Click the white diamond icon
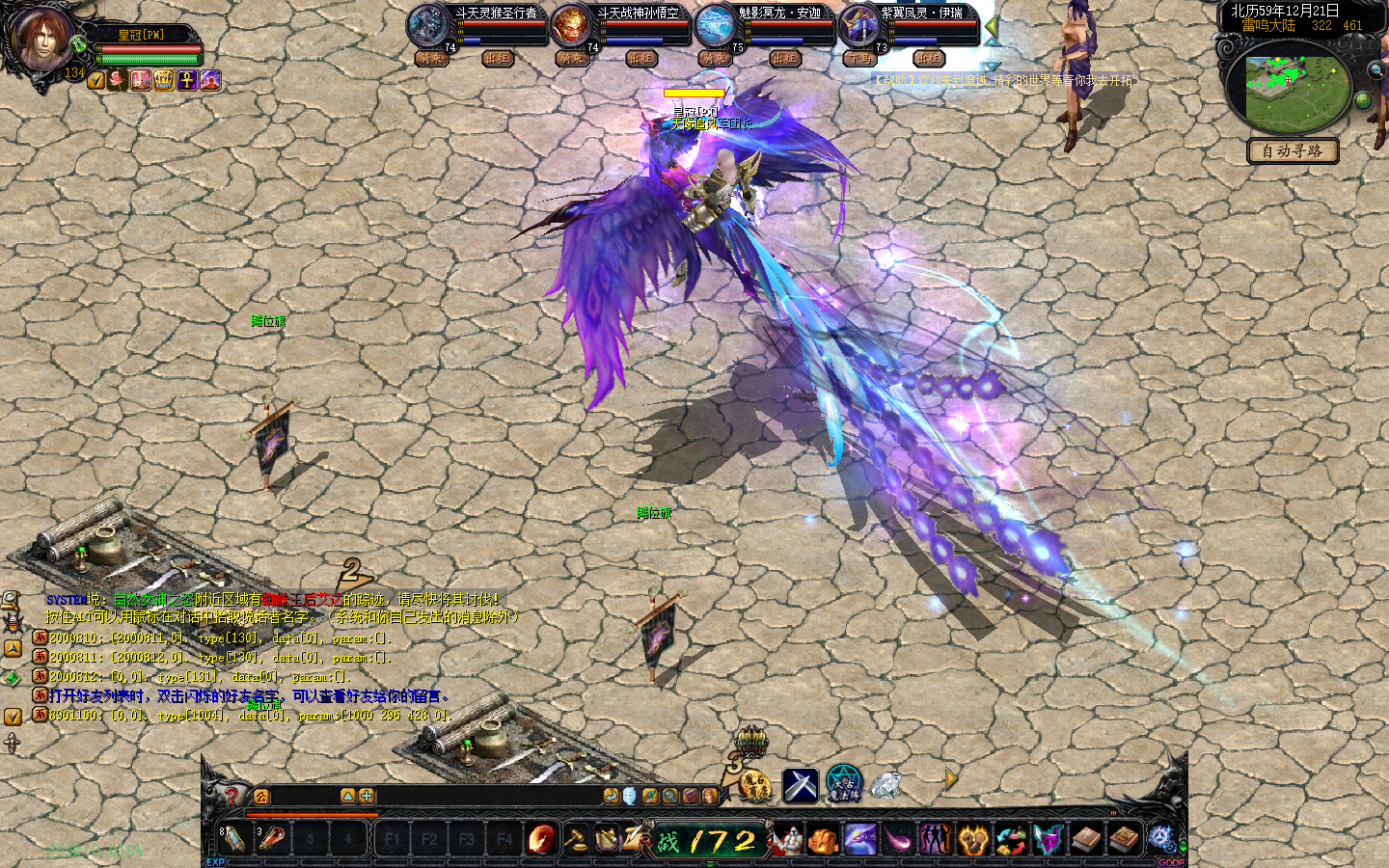The image size is (1389, 868). click(885, 786)
